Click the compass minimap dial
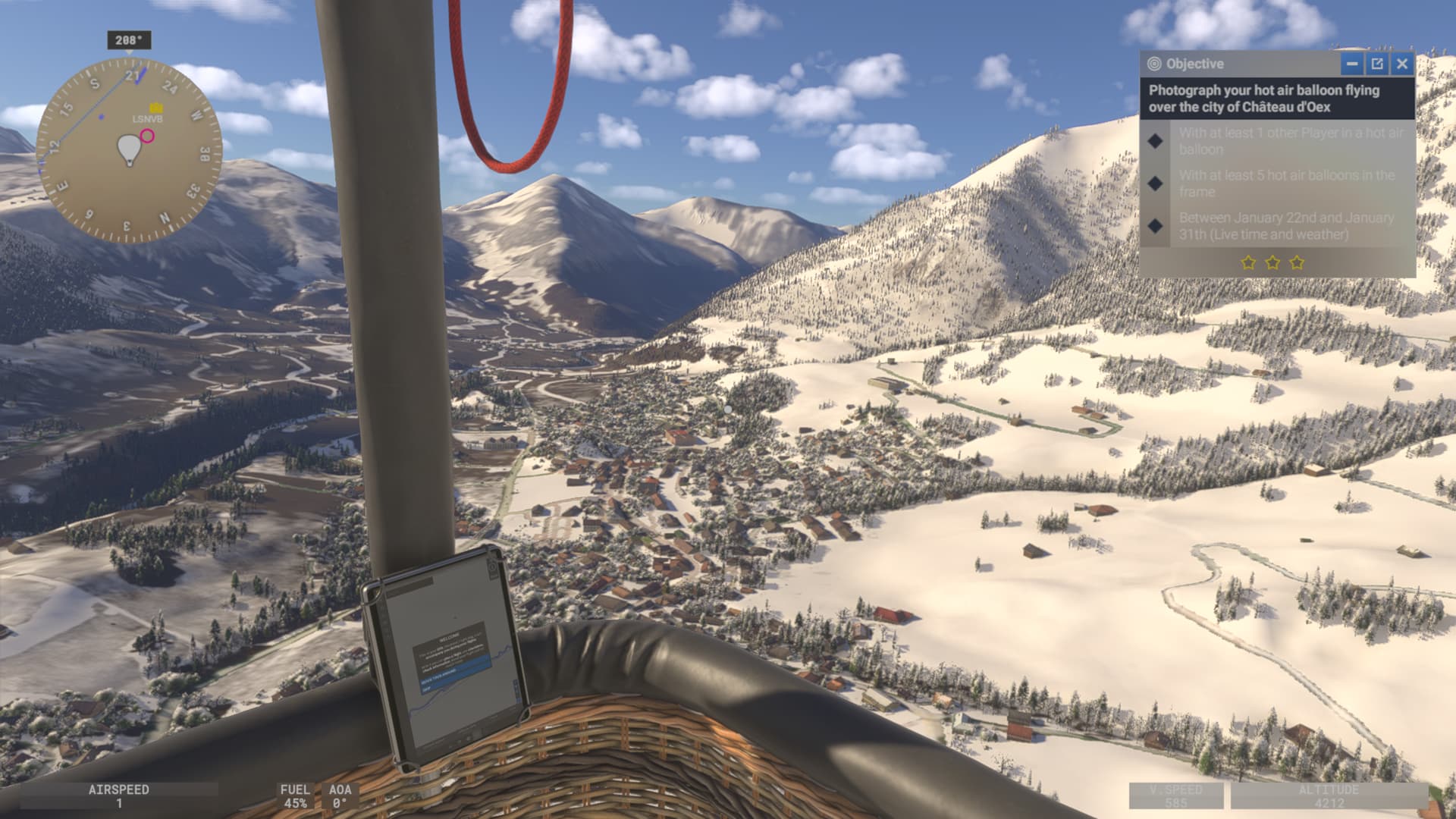This screenshot has width=1456, height=819. 129,149
